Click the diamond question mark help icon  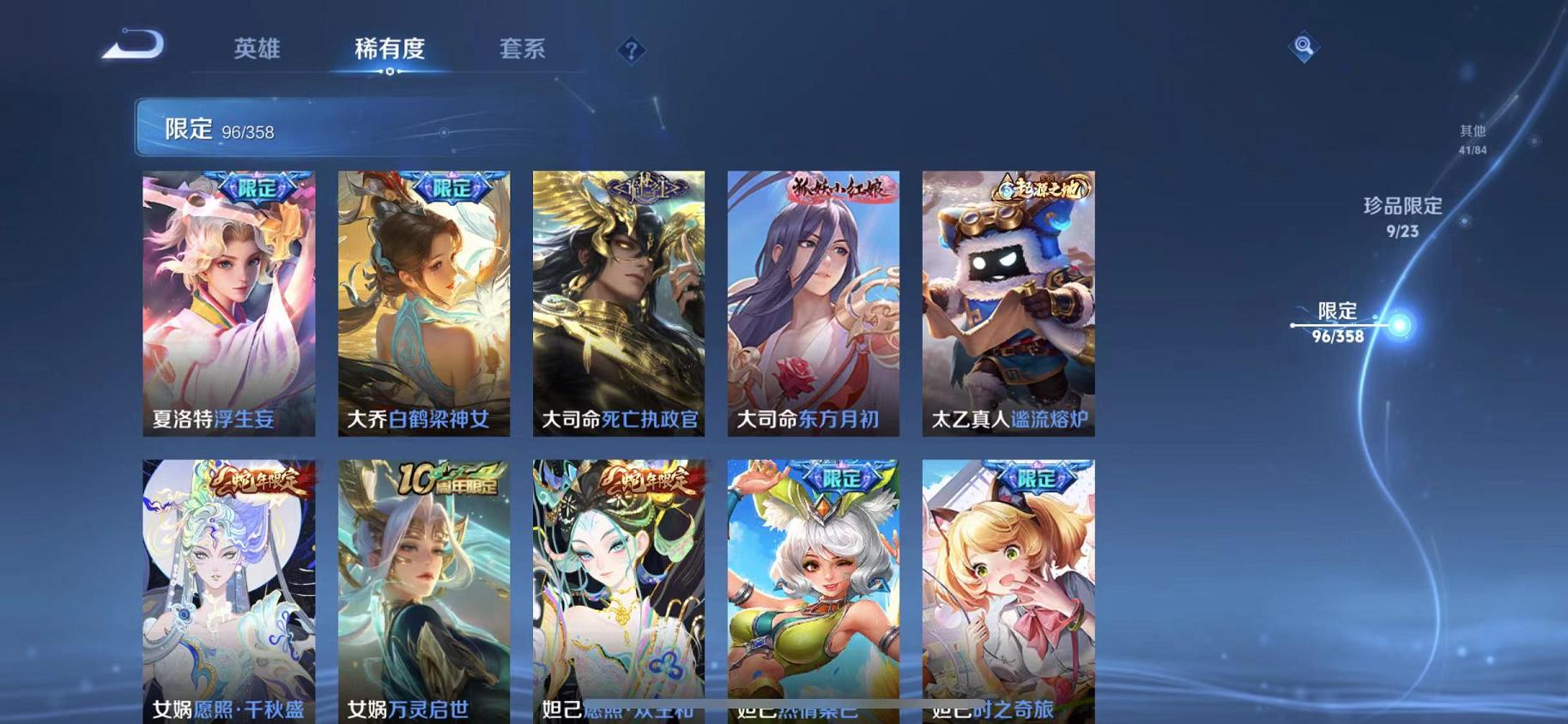click(x=631, y=51)
